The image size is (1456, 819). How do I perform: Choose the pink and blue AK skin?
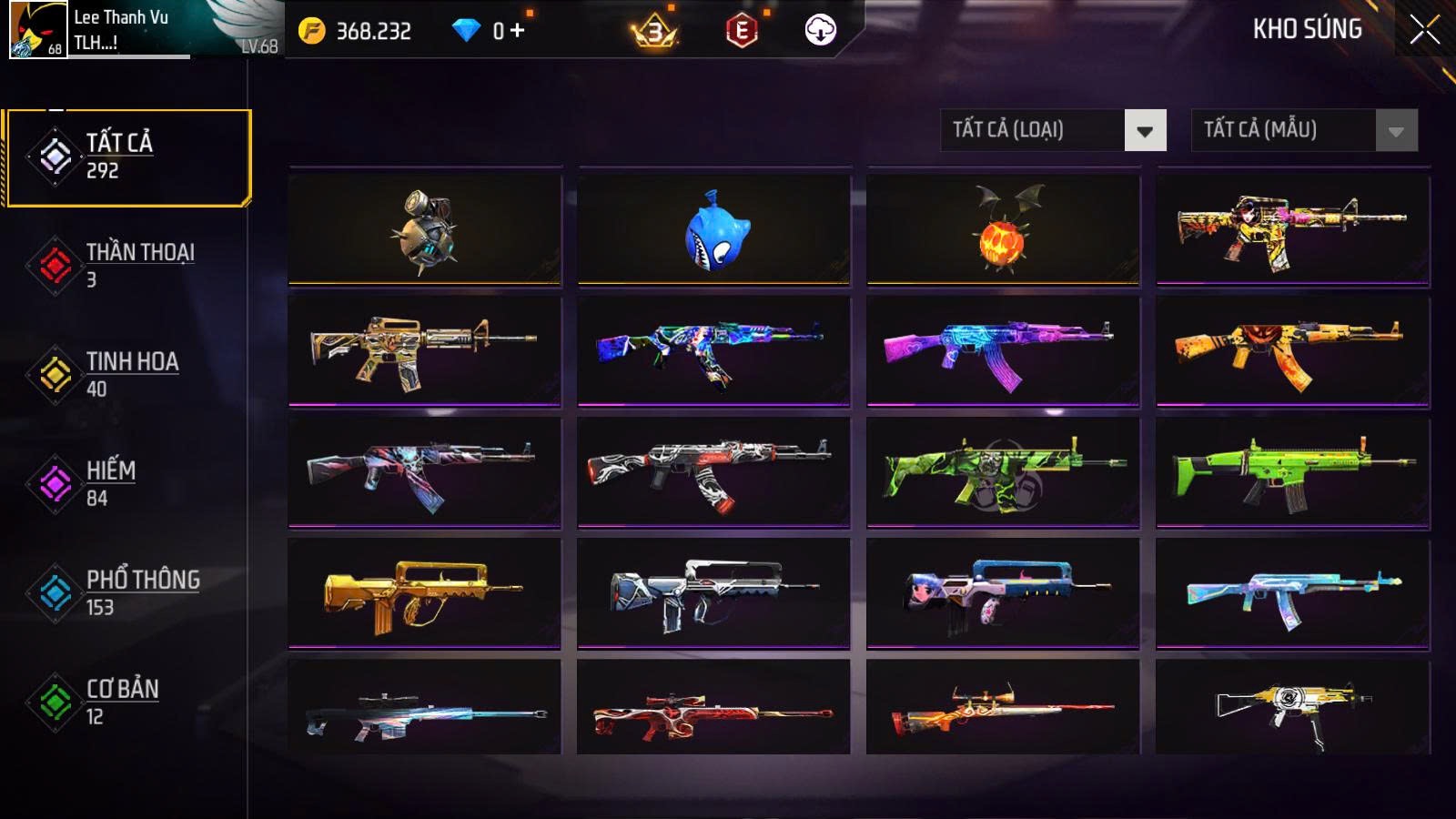[1003, 351]
